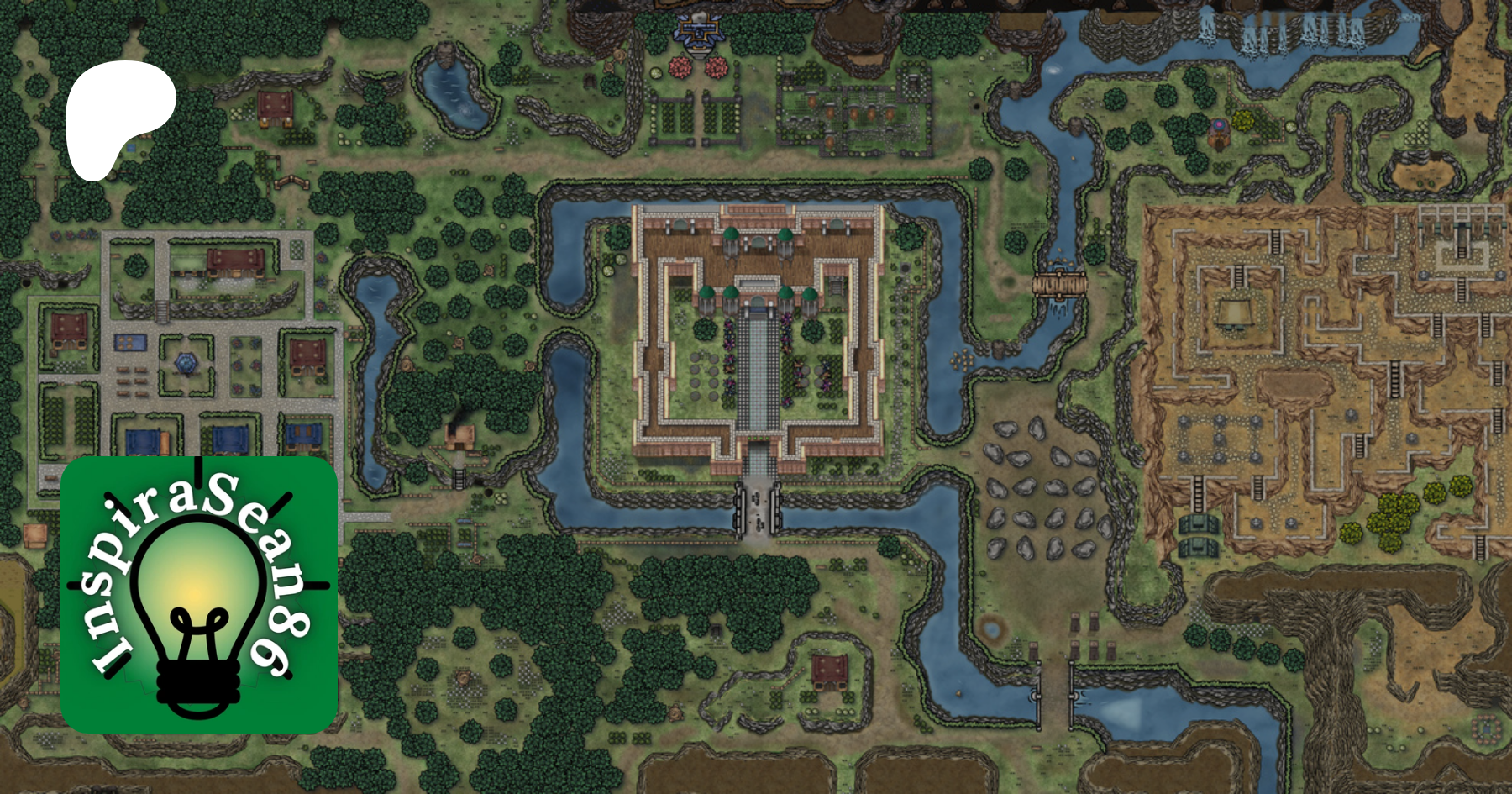Image resolution: width=1512 pixels, height=794 pixels.
Task: Open the InspiraSean86 lightbulb avatar
Action: click(x=199, y=595)
